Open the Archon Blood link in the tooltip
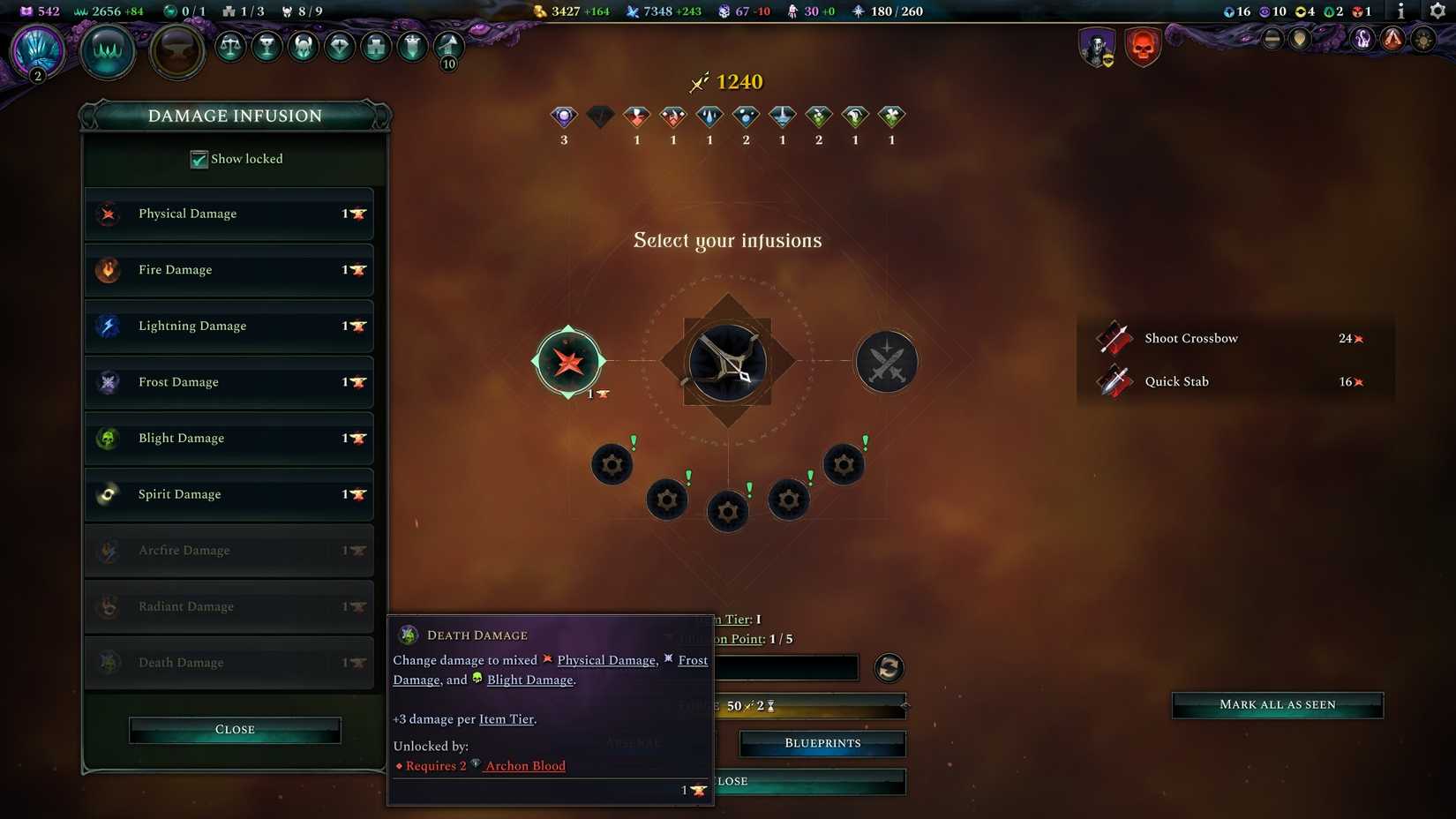 point(526,765)
